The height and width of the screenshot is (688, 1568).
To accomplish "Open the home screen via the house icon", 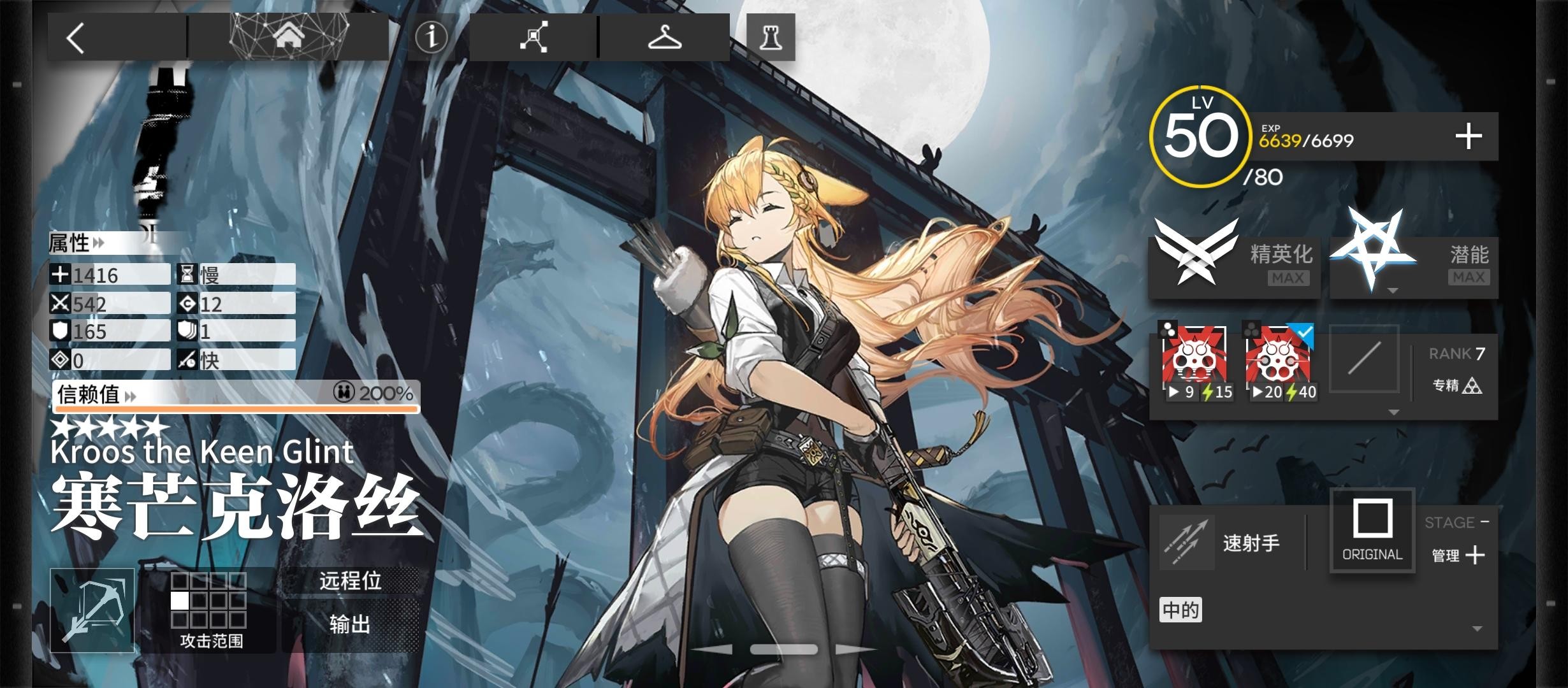I will tap(290, 36).
